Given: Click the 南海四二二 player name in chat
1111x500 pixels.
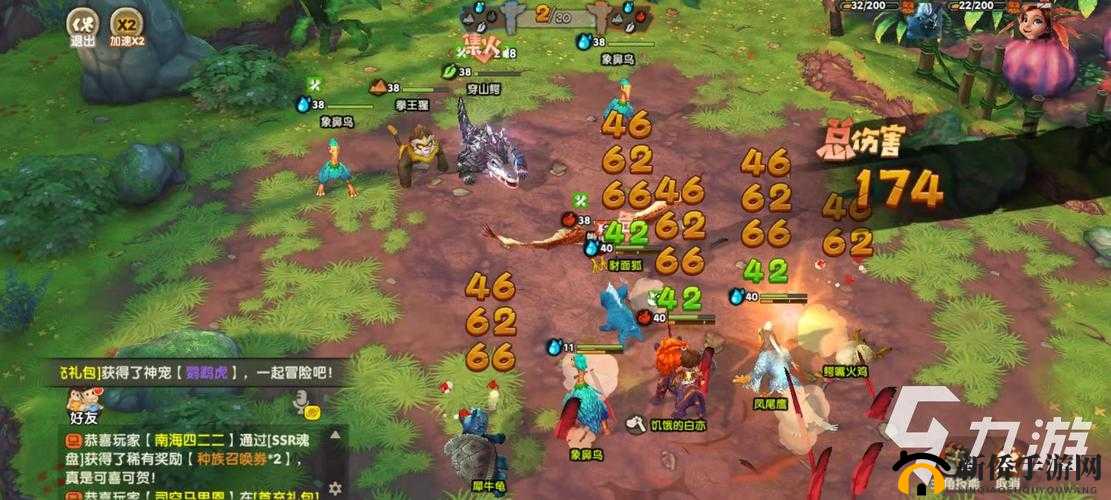Looking at the screenshot, I should (x=188, y=440).
